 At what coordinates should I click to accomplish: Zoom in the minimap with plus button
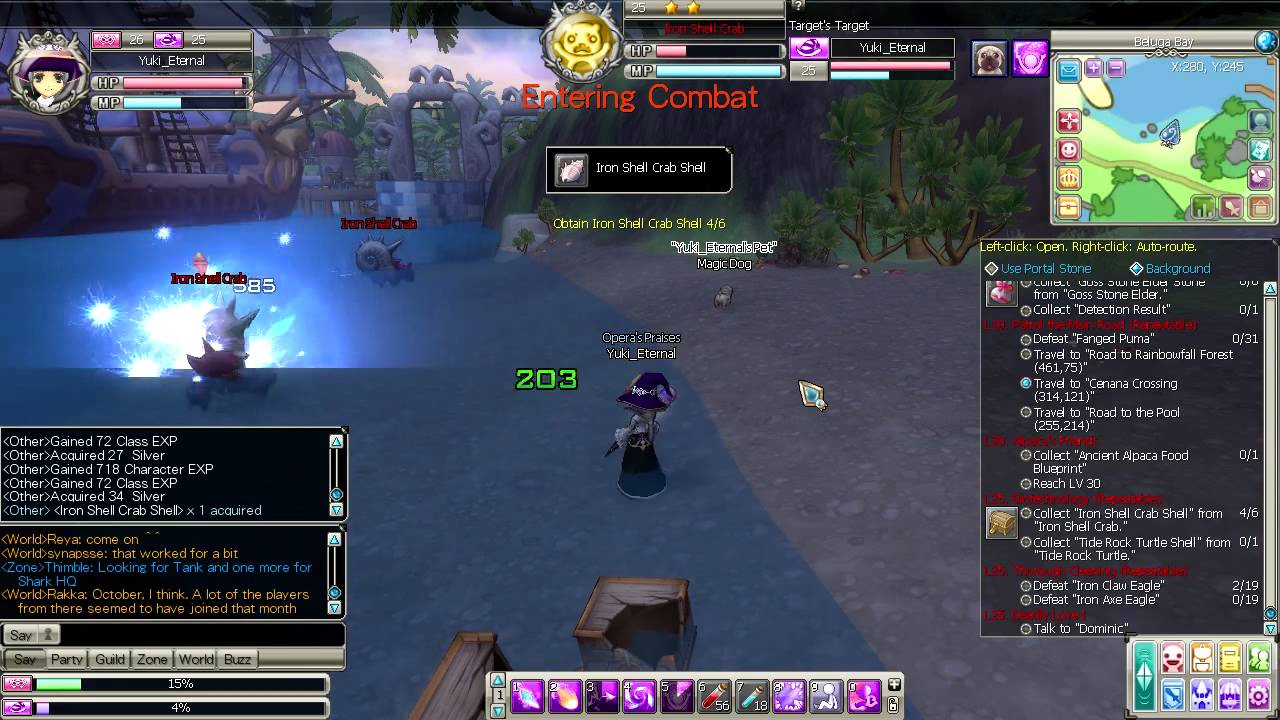point(1094,69)
